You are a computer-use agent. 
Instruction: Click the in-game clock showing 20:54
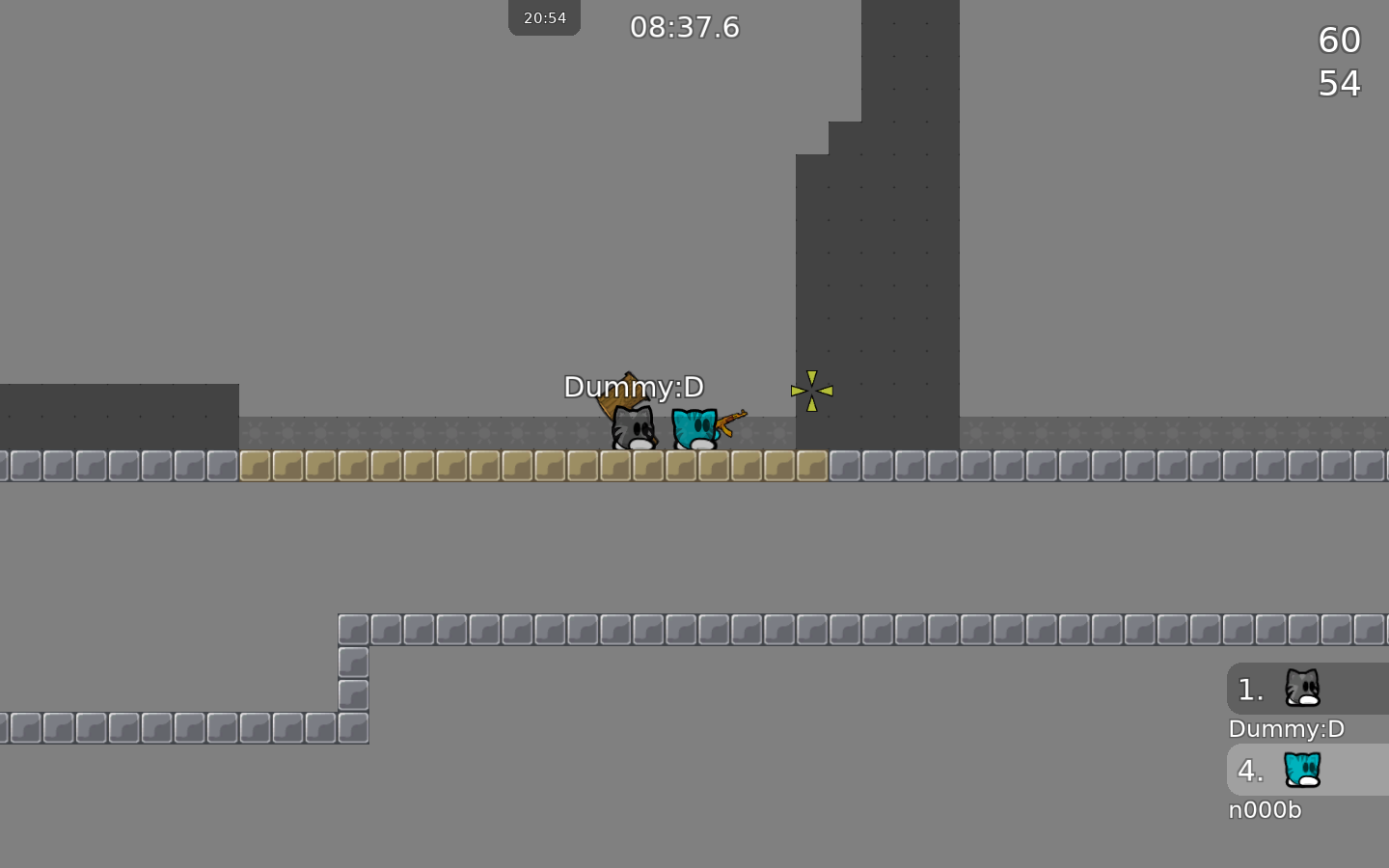tap(544, 17)
